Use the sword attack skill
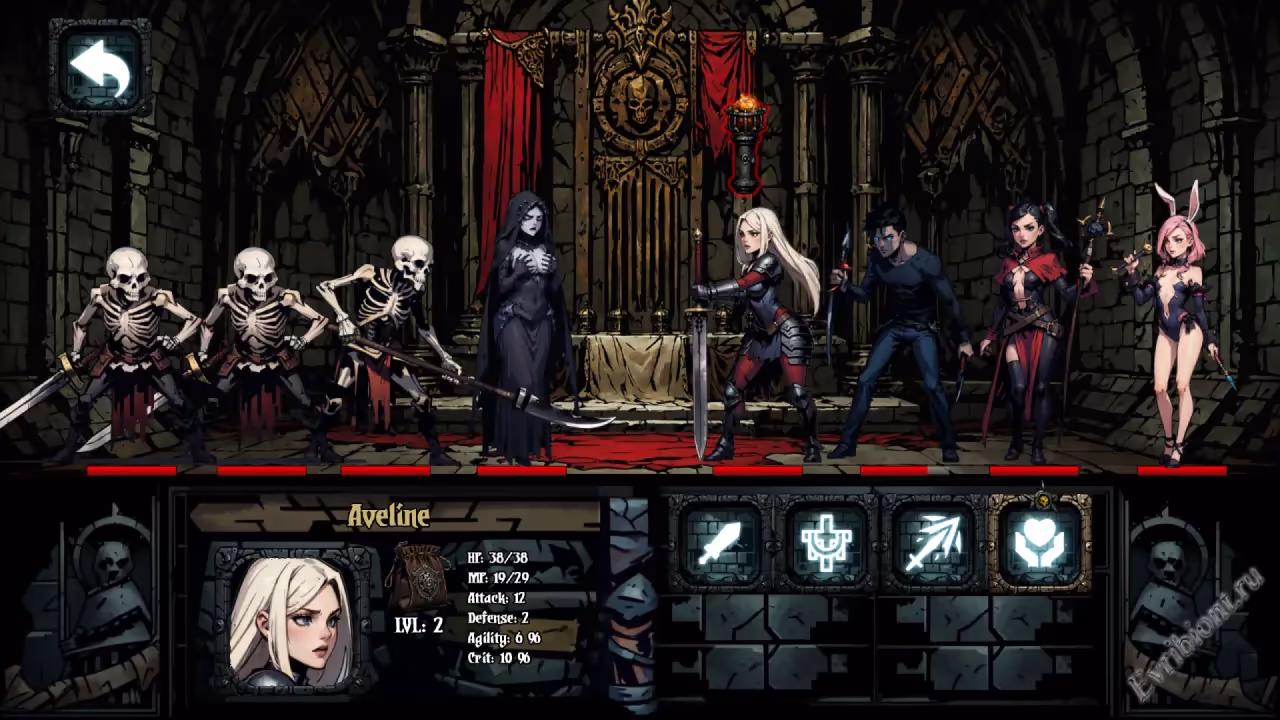 [720, 543]
